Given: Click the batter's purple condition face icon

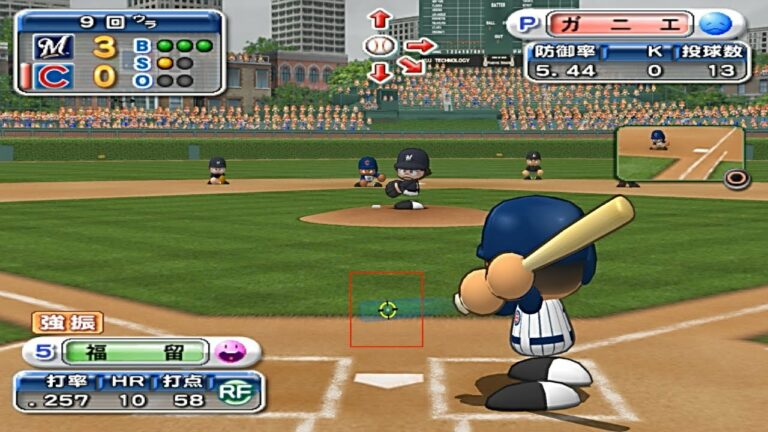Looking at the screenshot, I should (x=231, y=352).
